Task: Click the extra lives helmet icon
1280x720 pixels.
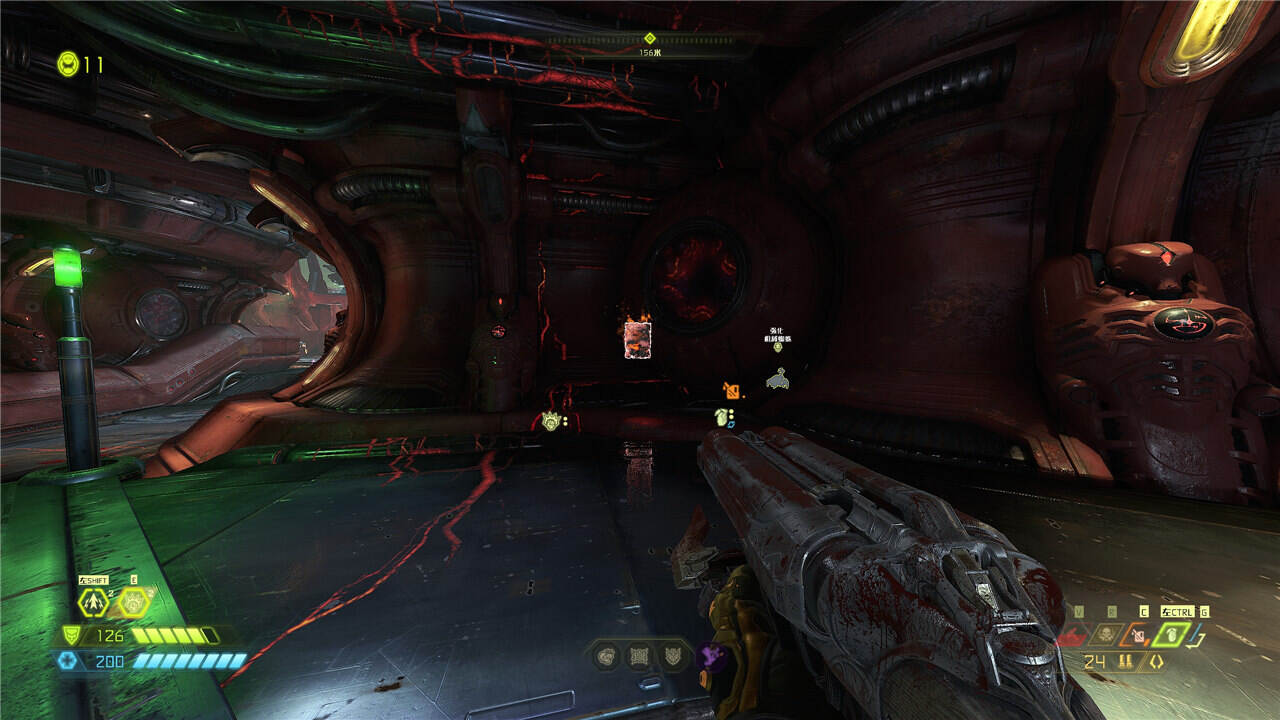Action: 68,64
